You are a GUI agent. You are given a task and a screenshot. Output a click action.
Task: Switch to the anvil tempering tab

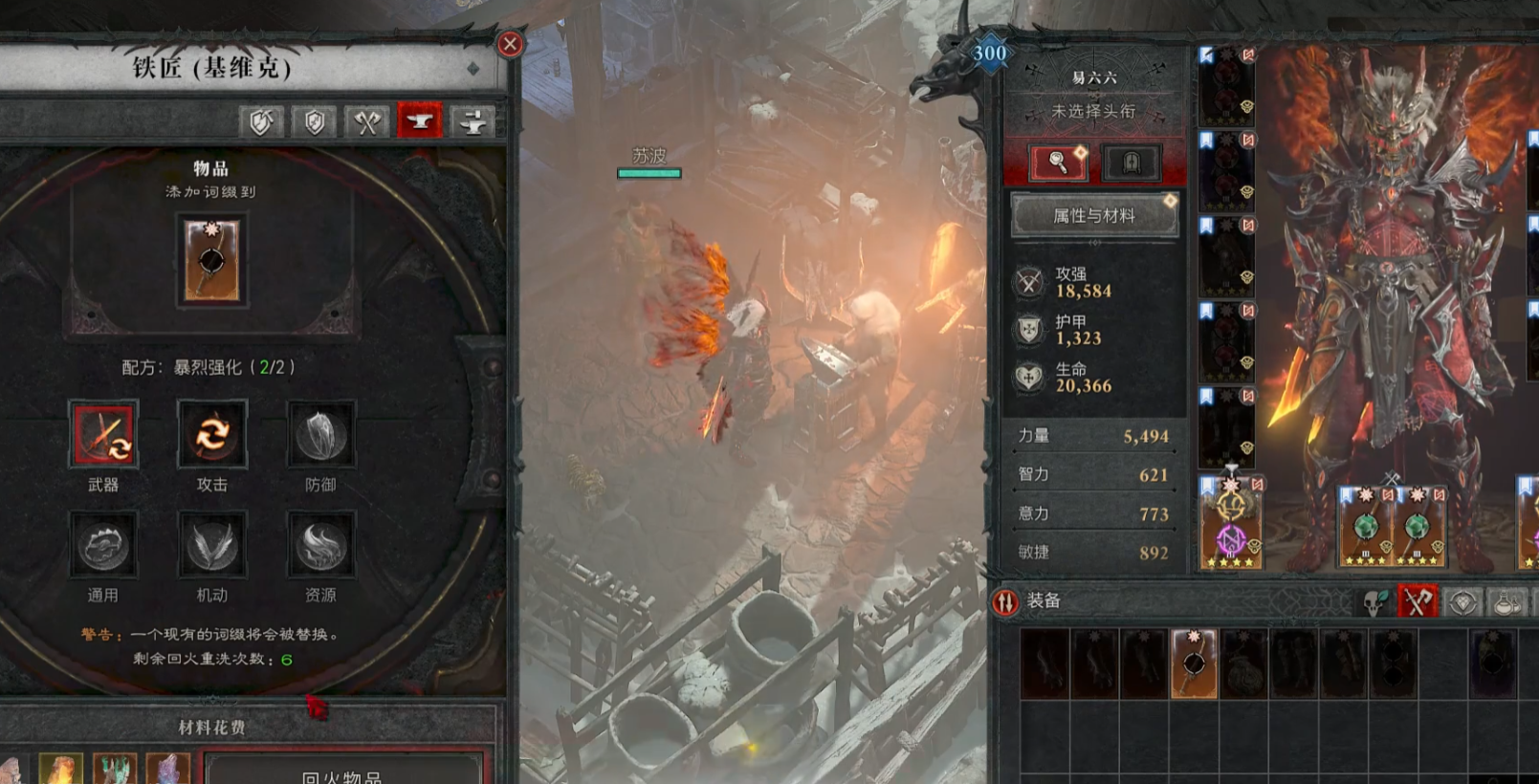point(419,121)
